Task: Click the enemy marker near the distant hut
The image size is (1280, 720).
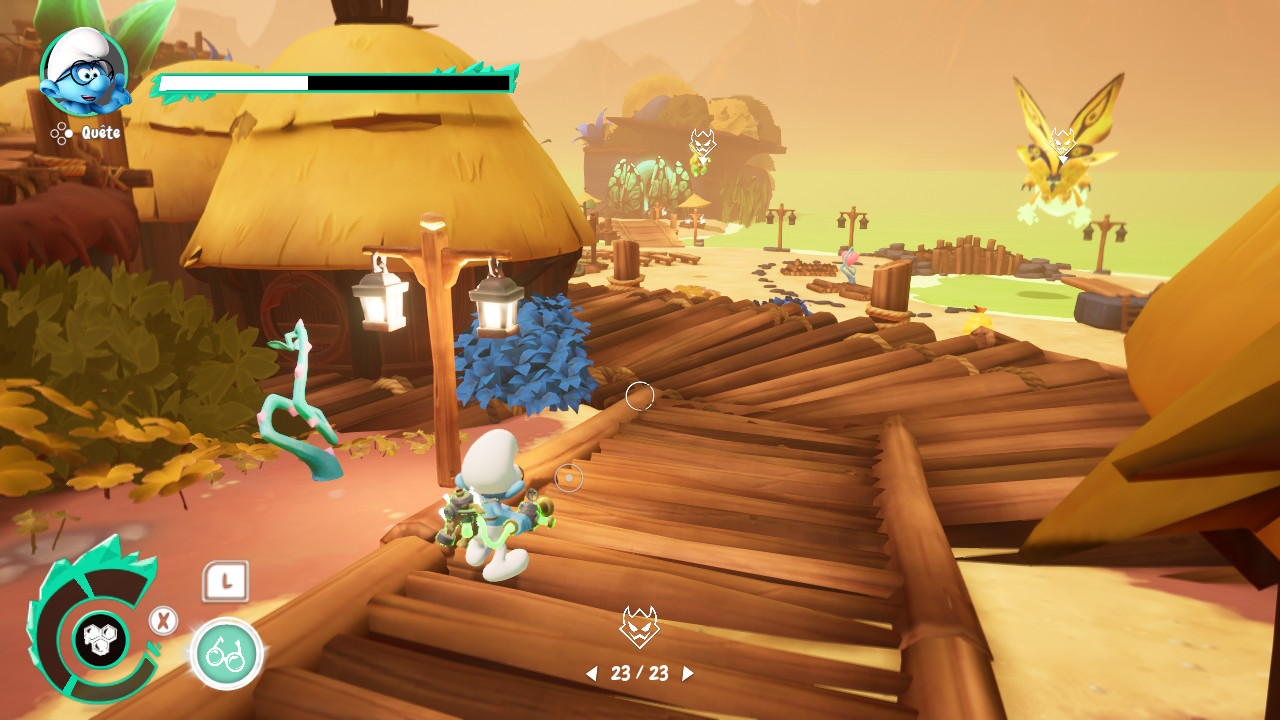Action: [x=702, y=145]
